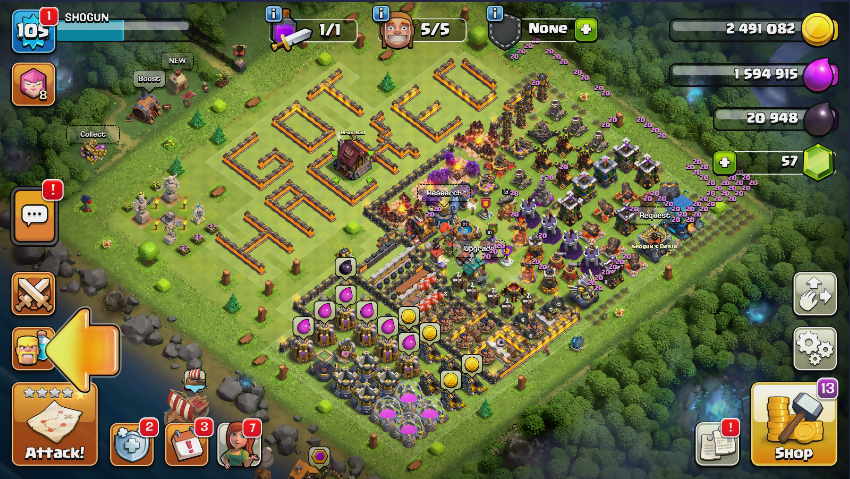Show info for the 5/5 builders
The image size is (850, 479).
coord(381,13)
